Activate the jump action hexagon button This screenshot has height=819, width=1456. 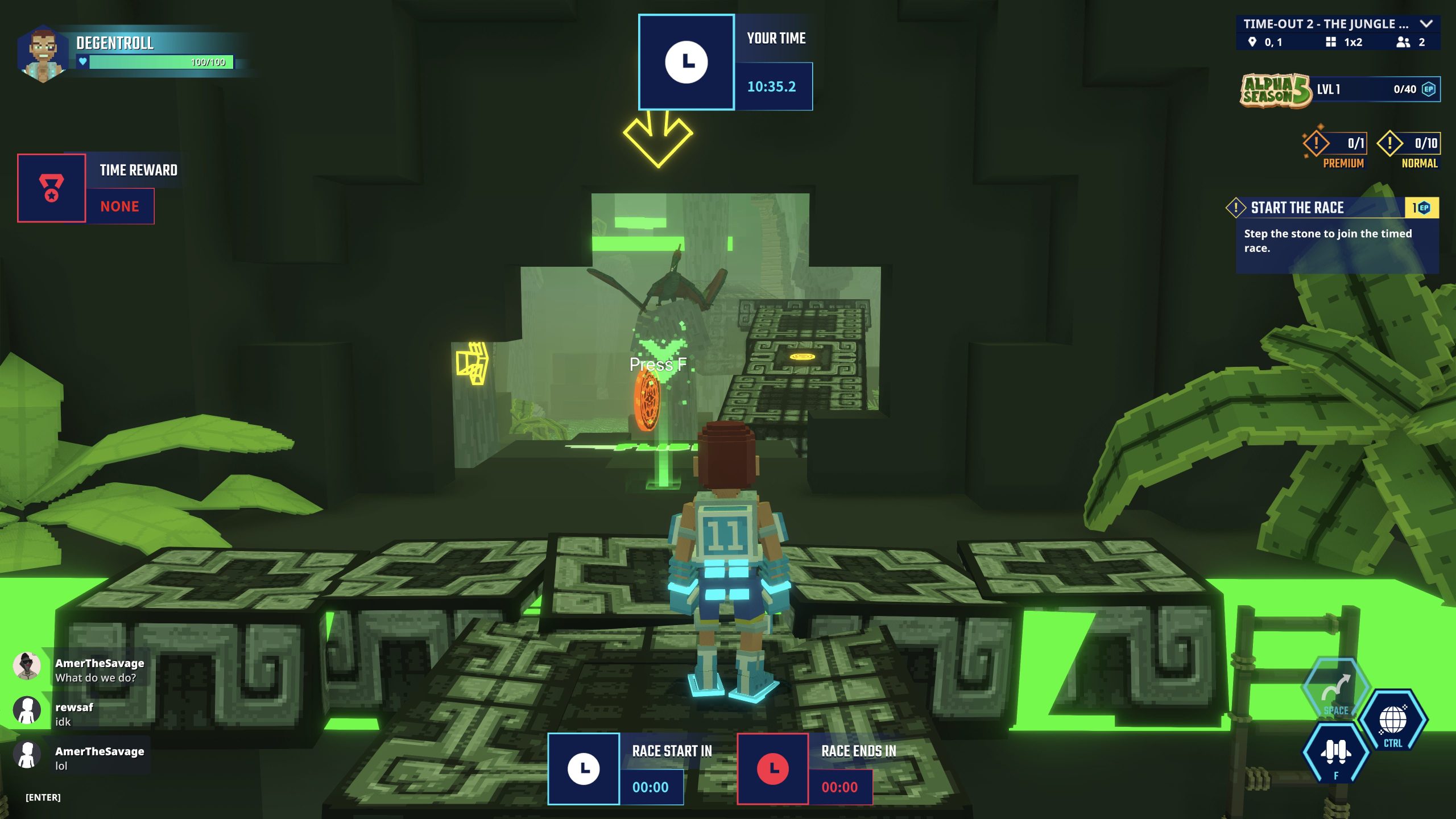(1335, 690)
